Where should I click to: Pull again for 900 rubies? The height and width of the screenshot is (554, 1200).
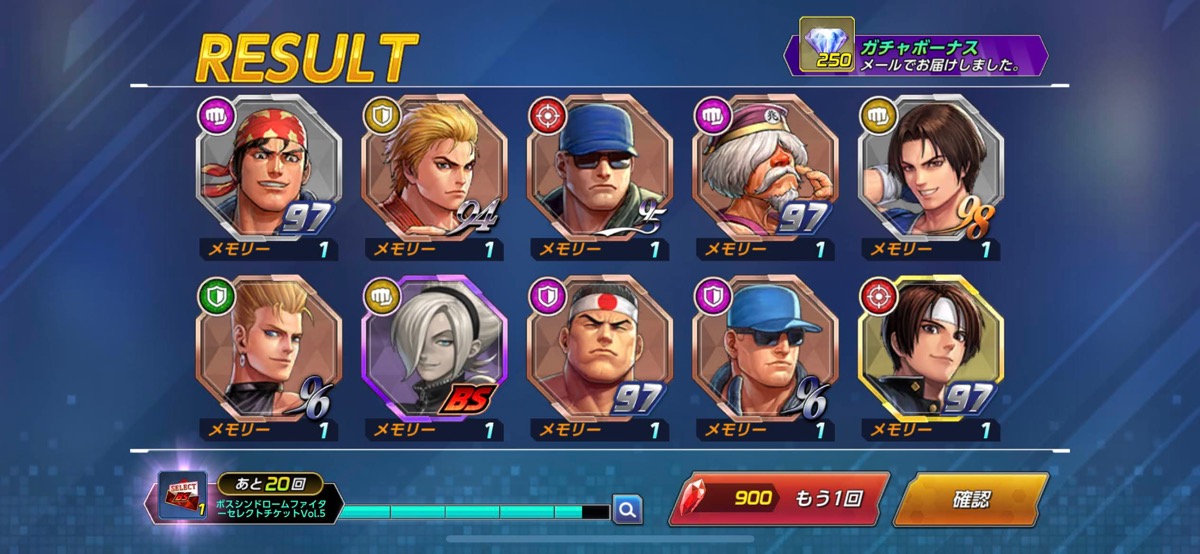point(778,498)
